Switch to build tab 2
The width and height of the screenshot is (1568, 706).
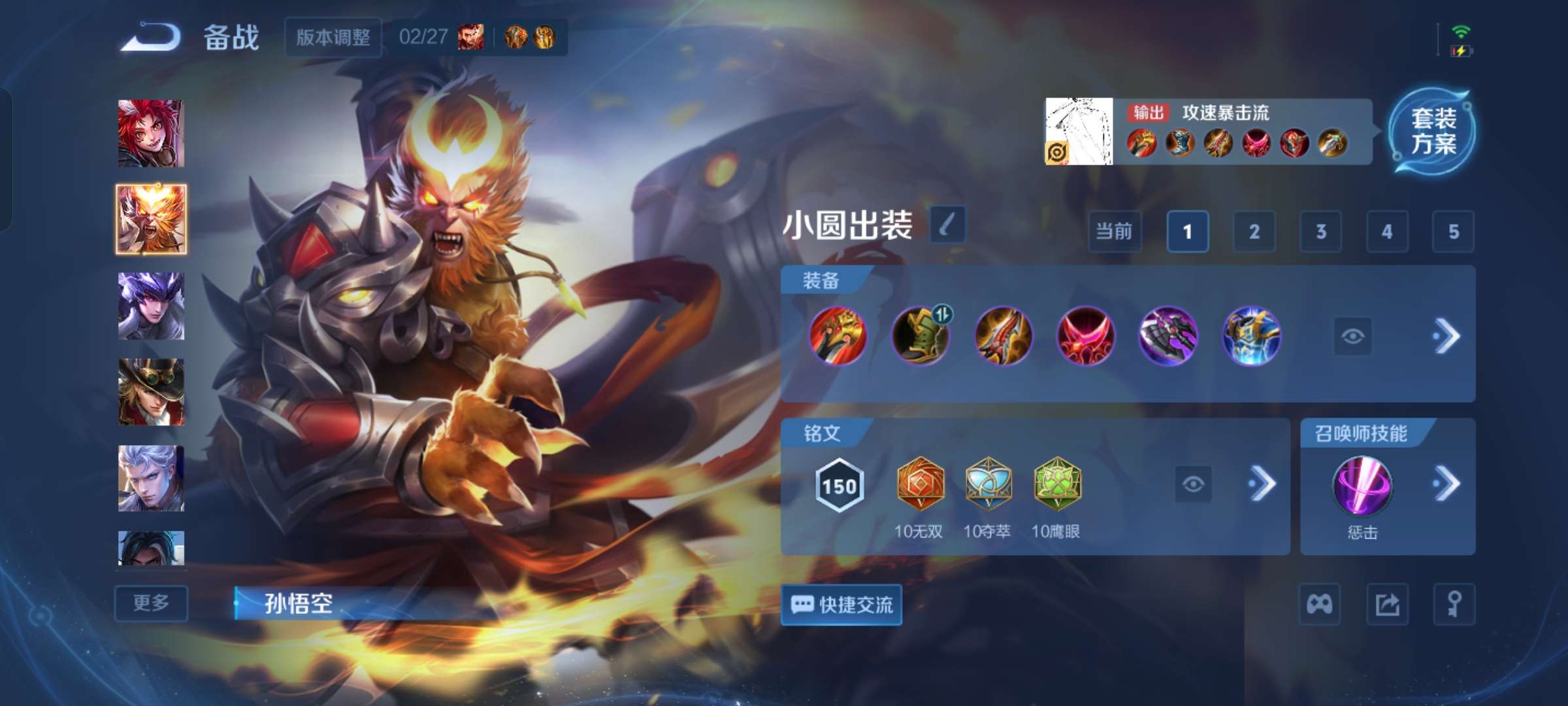click(x=1254, y=232)
